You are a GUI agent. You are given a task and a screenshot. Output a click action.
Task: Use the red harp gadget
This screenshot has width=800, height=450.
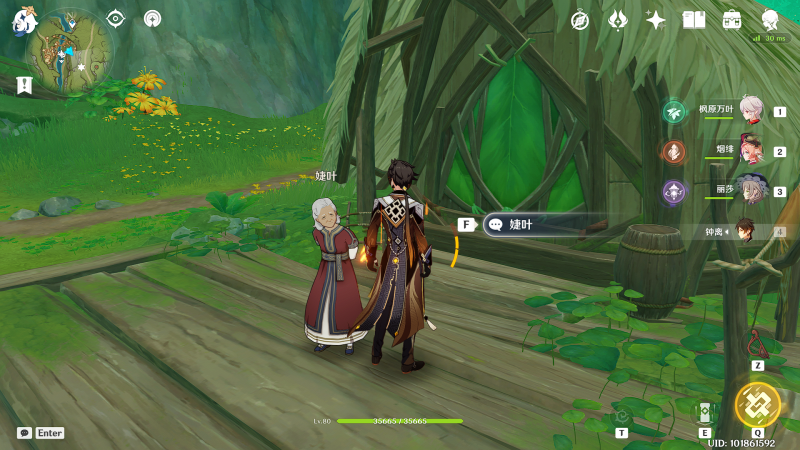coord(758,343)
